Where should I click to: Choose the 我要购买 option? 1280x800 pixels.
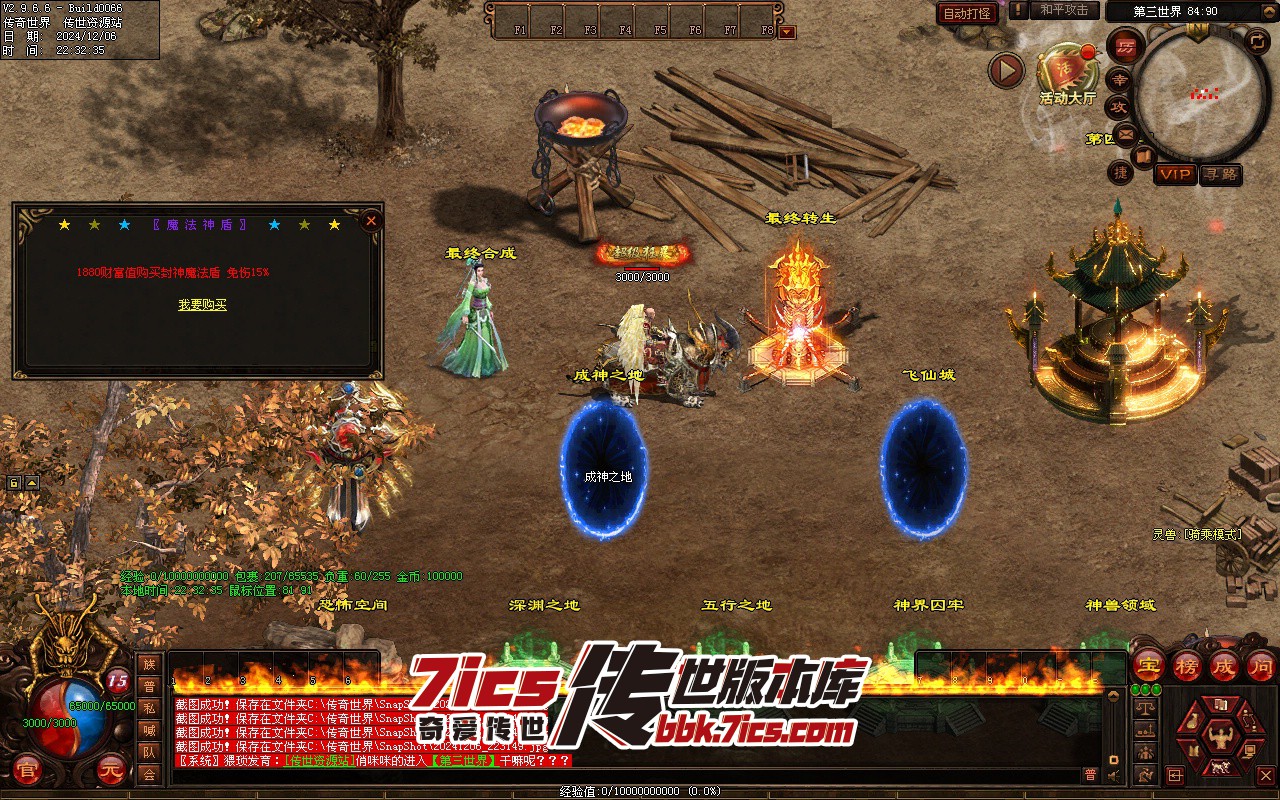202,305
